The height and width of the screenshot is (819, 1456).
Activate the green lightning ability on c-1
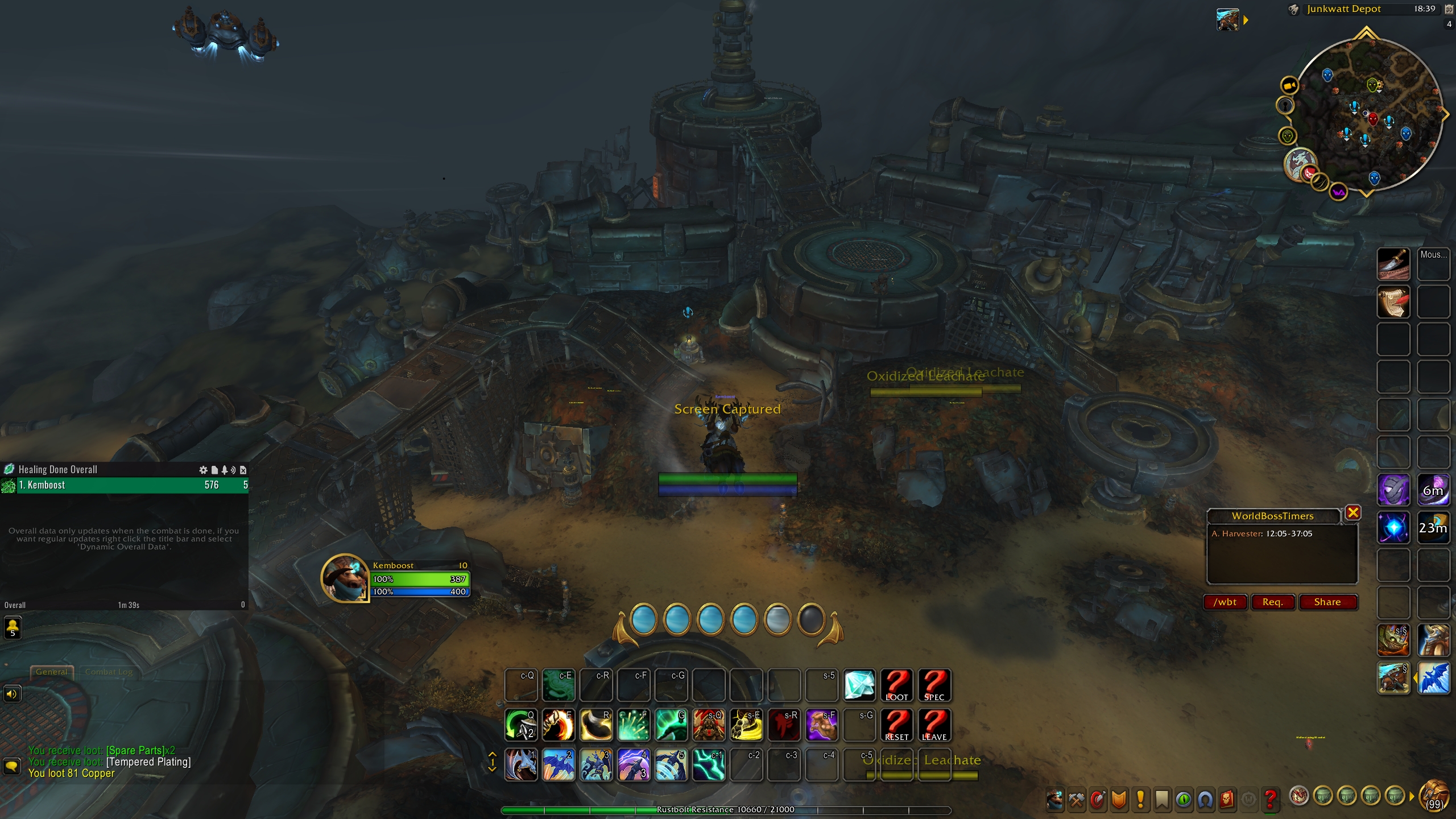[709, 764]
